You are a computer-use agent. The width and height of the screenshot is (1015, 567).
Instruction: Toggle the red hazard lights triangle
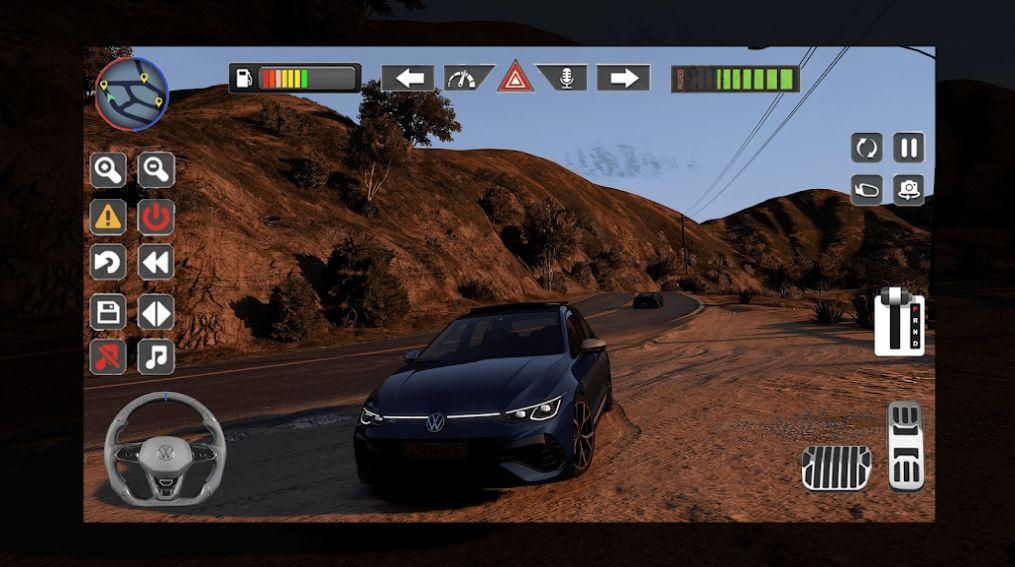516,77
